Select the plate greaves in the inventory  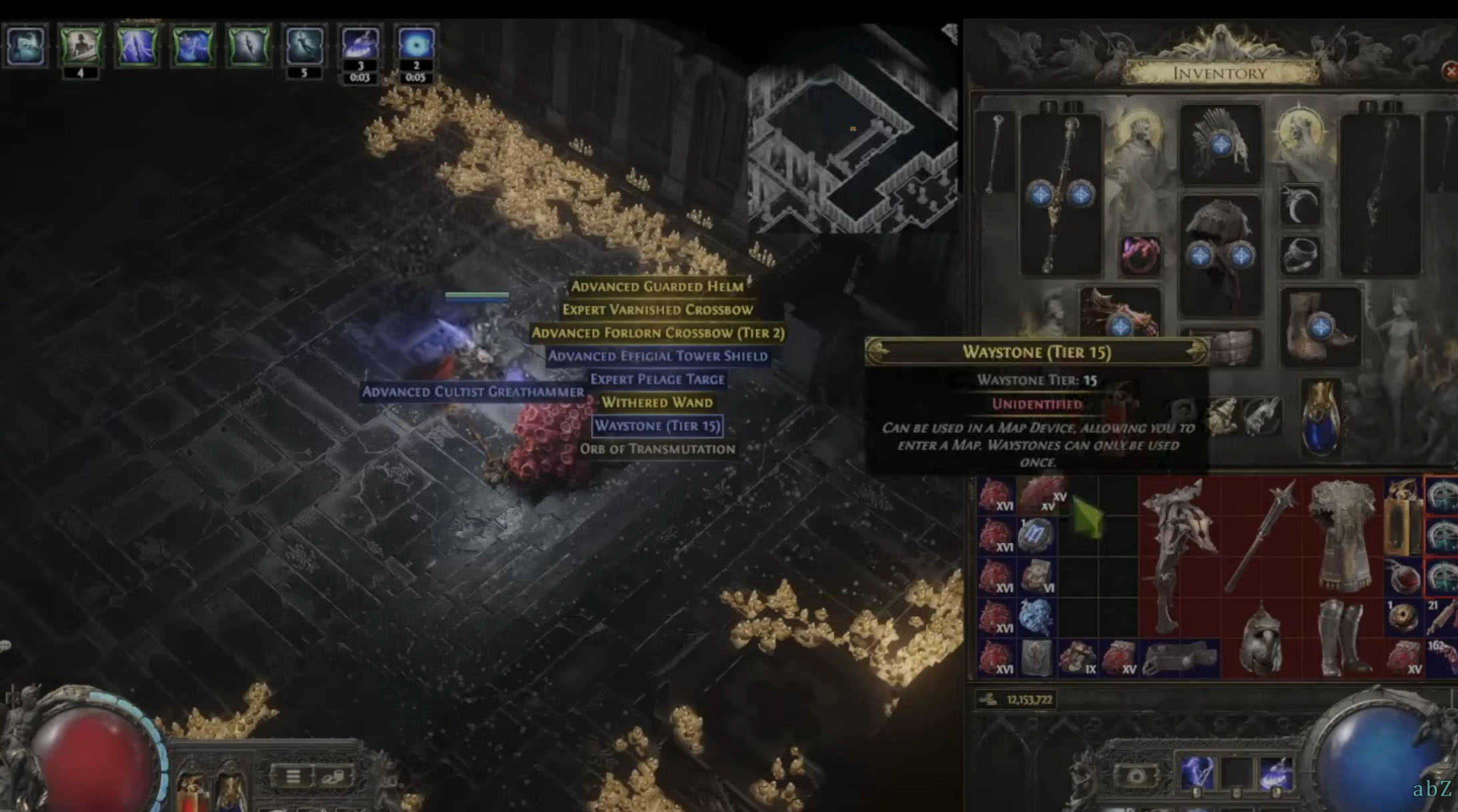(x=1342, y=637)
